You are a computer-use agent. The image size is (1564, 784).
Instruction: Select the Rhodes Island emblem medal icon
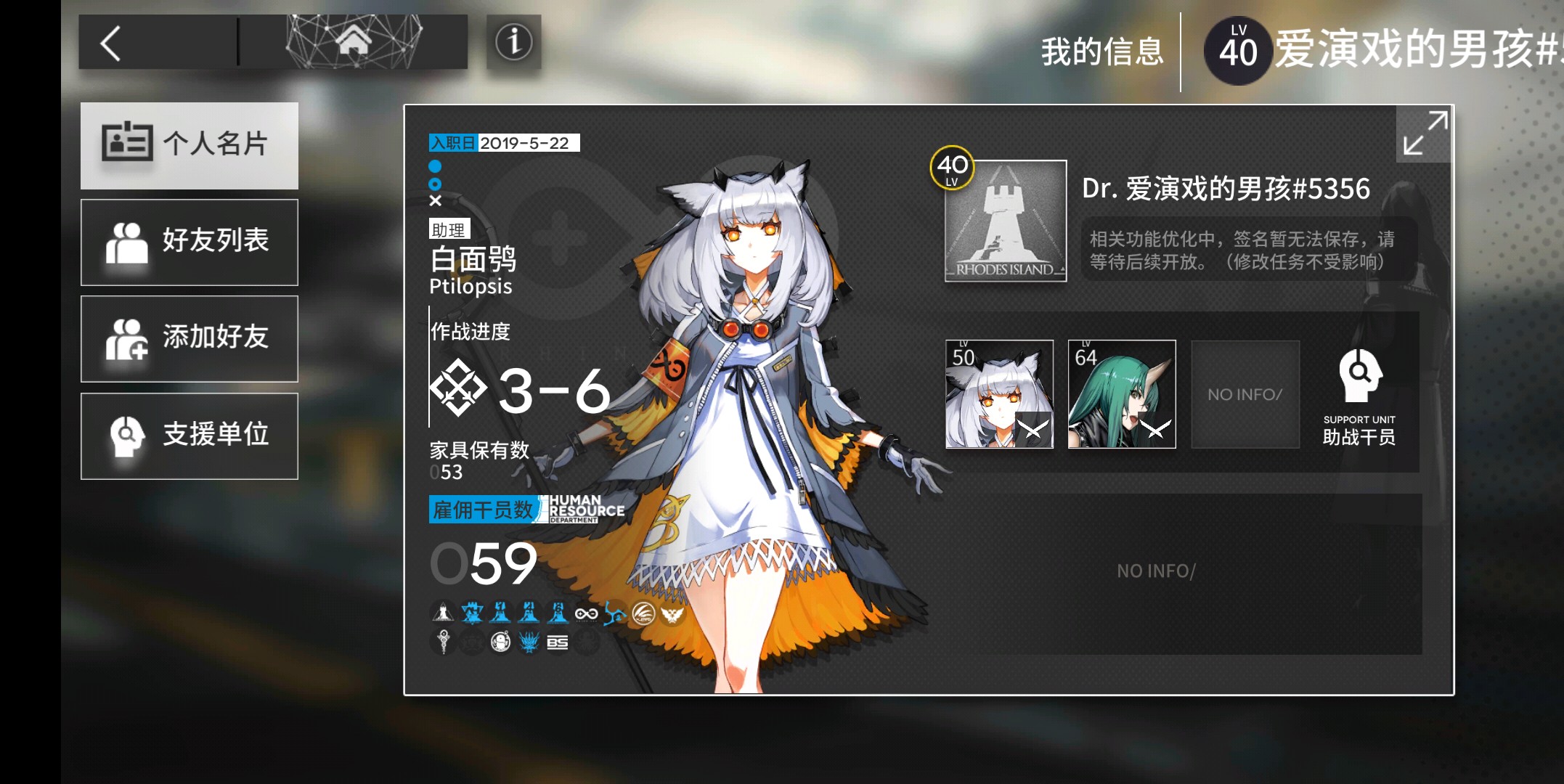coord(444,613)
